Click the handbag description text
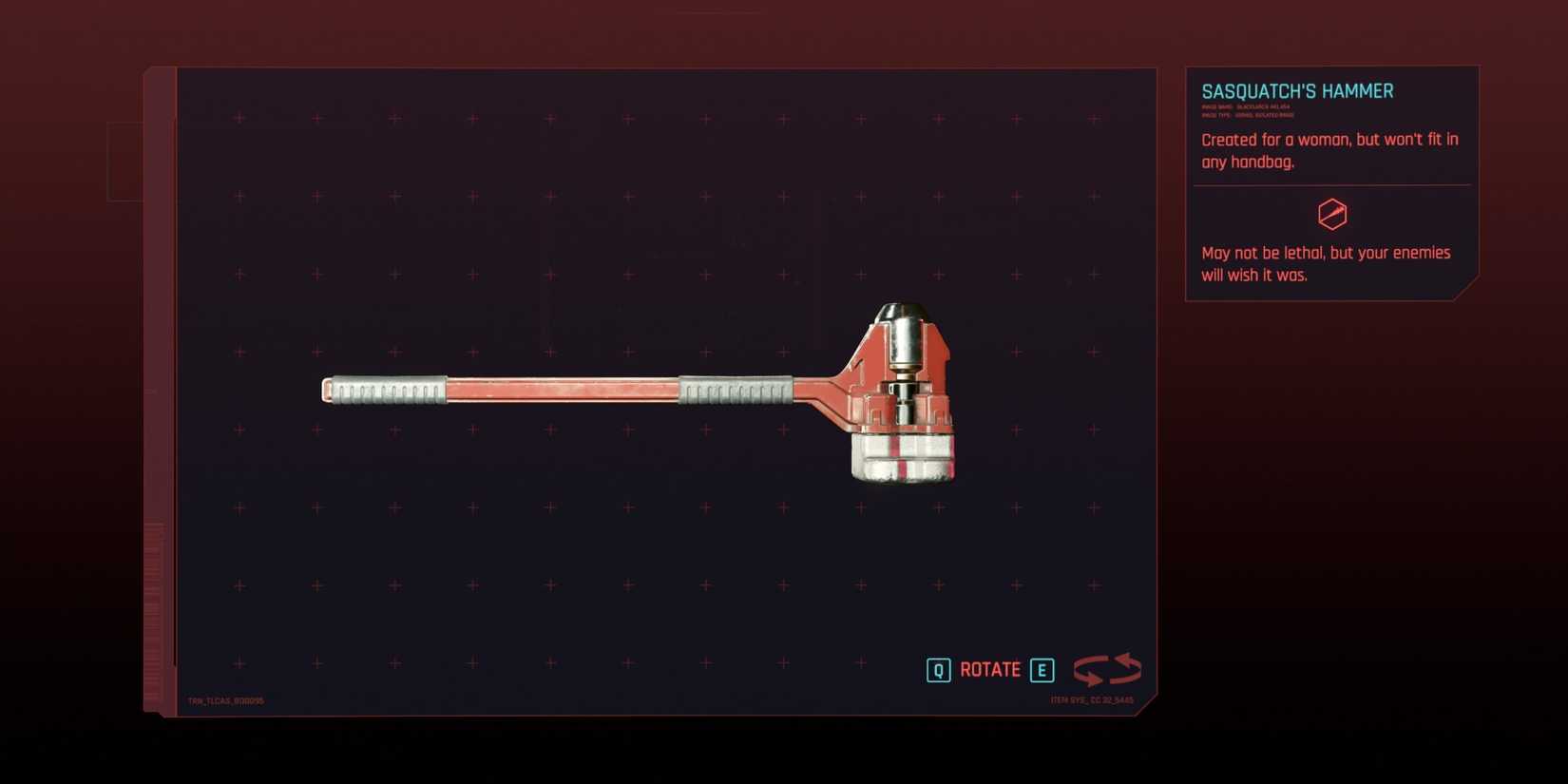The height and width of the screenshot is (784, 1568). (1329, 150)
